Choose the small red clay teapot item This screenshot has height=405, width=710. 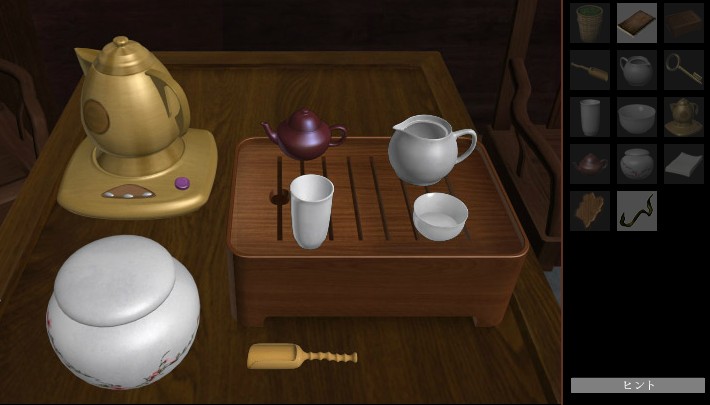(x=590, y=164)
